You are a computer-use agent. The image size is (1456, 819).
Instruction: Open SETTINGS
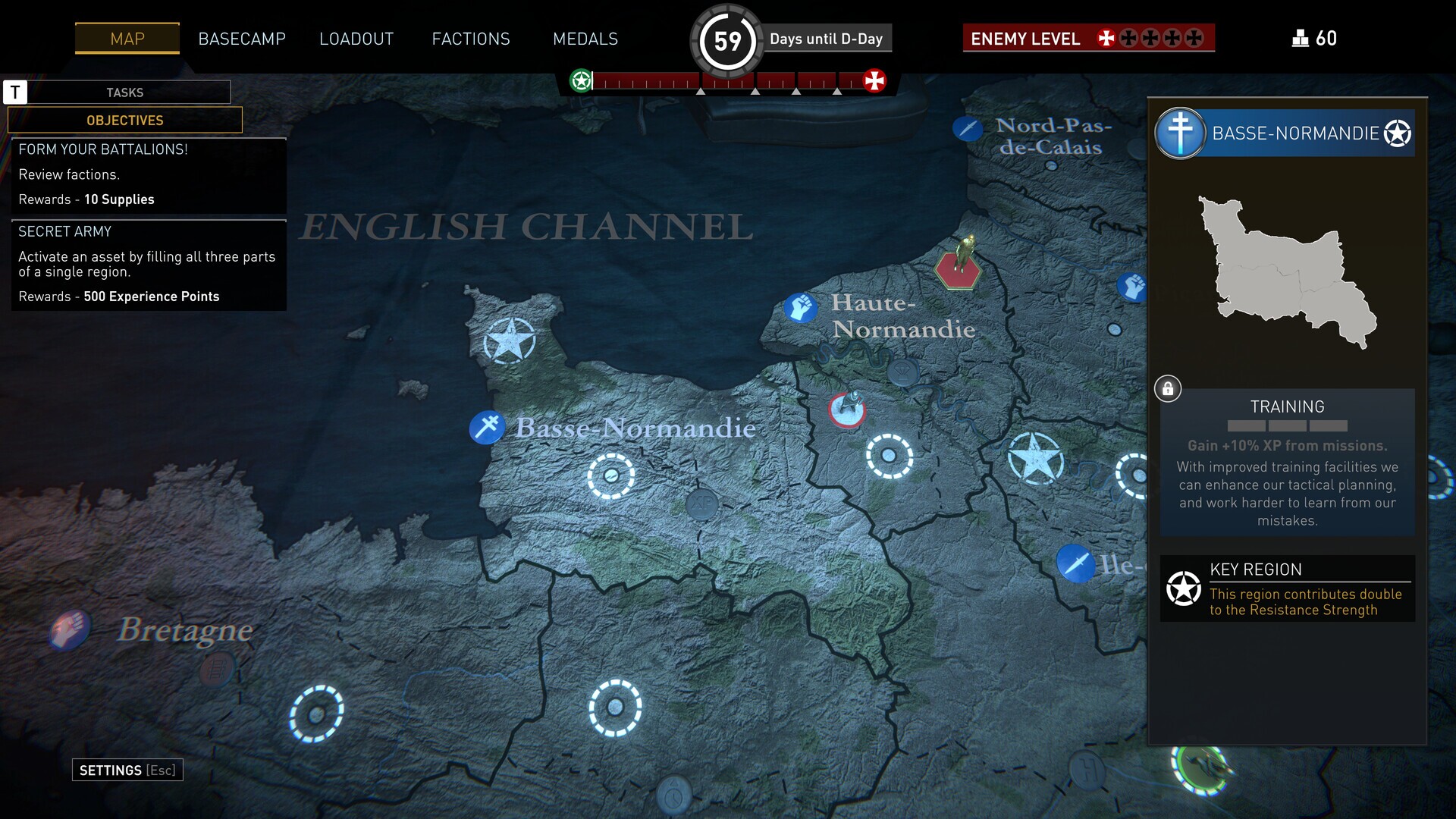[127, 769]
